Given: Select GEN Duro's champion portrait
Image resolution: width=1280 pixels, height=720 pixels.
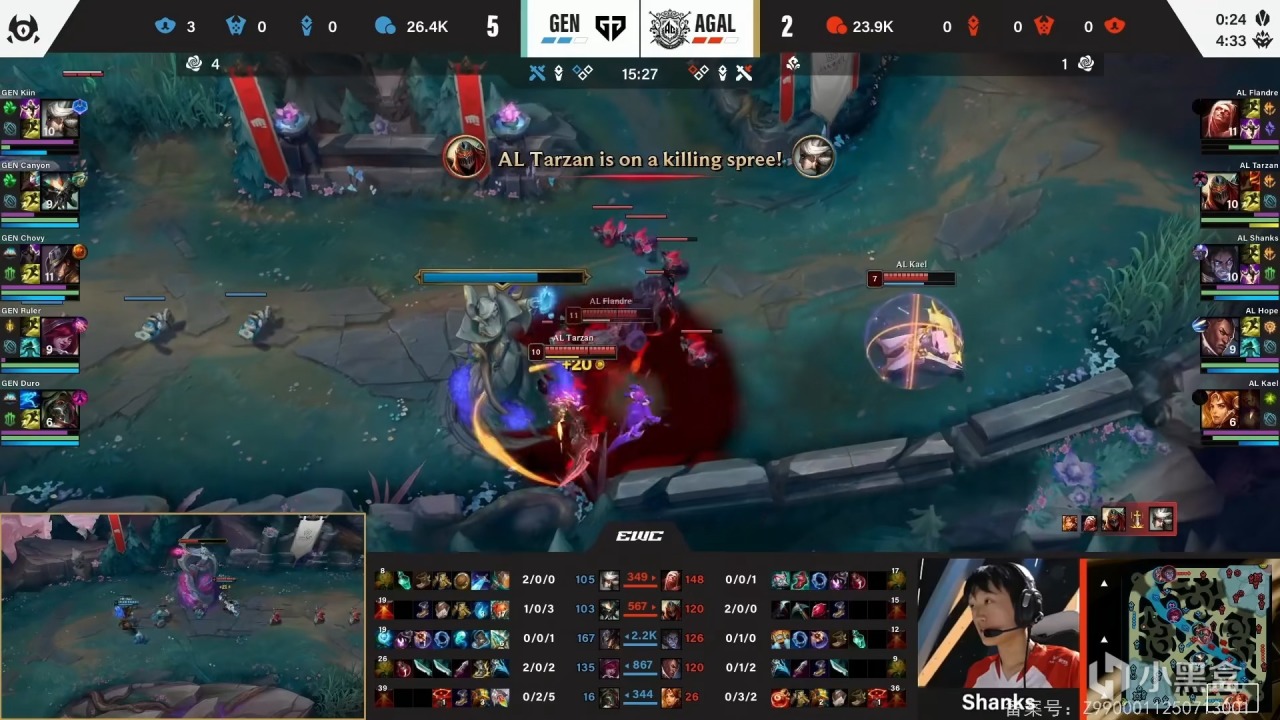Looking at the screenshot, I should coord(58,410).
